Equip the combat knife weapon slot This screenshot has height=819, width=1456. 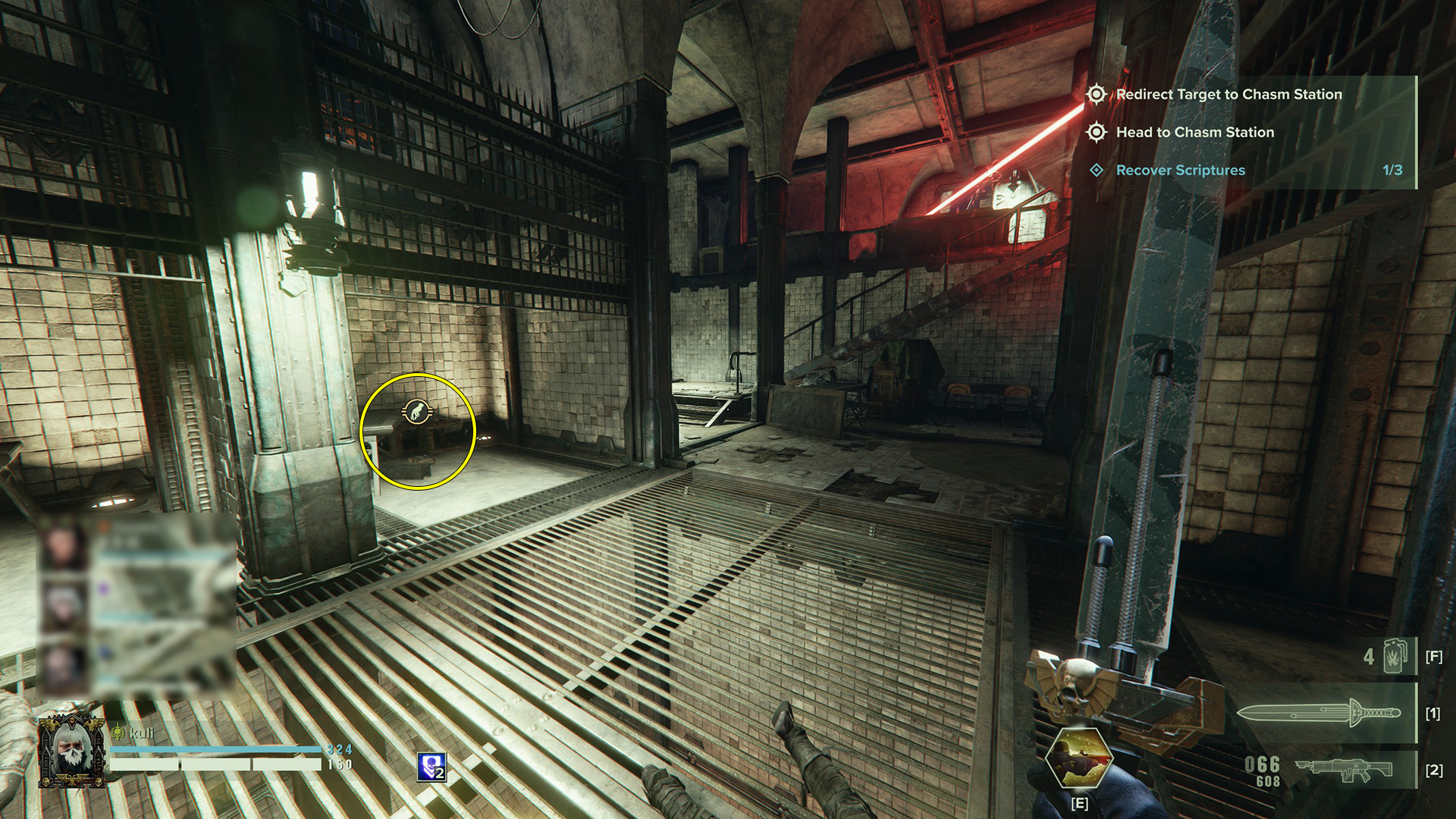coord(1319,713)
